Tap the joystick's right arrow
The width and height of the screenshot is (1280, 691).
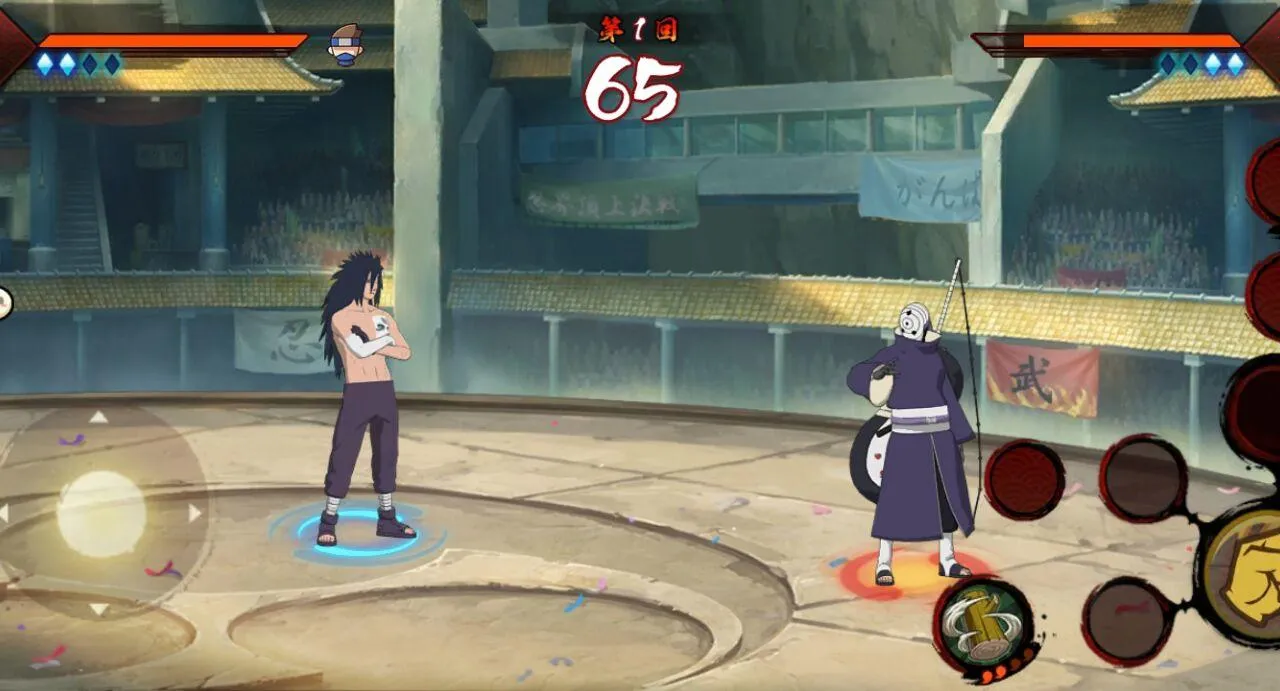(x=194, y=513)
